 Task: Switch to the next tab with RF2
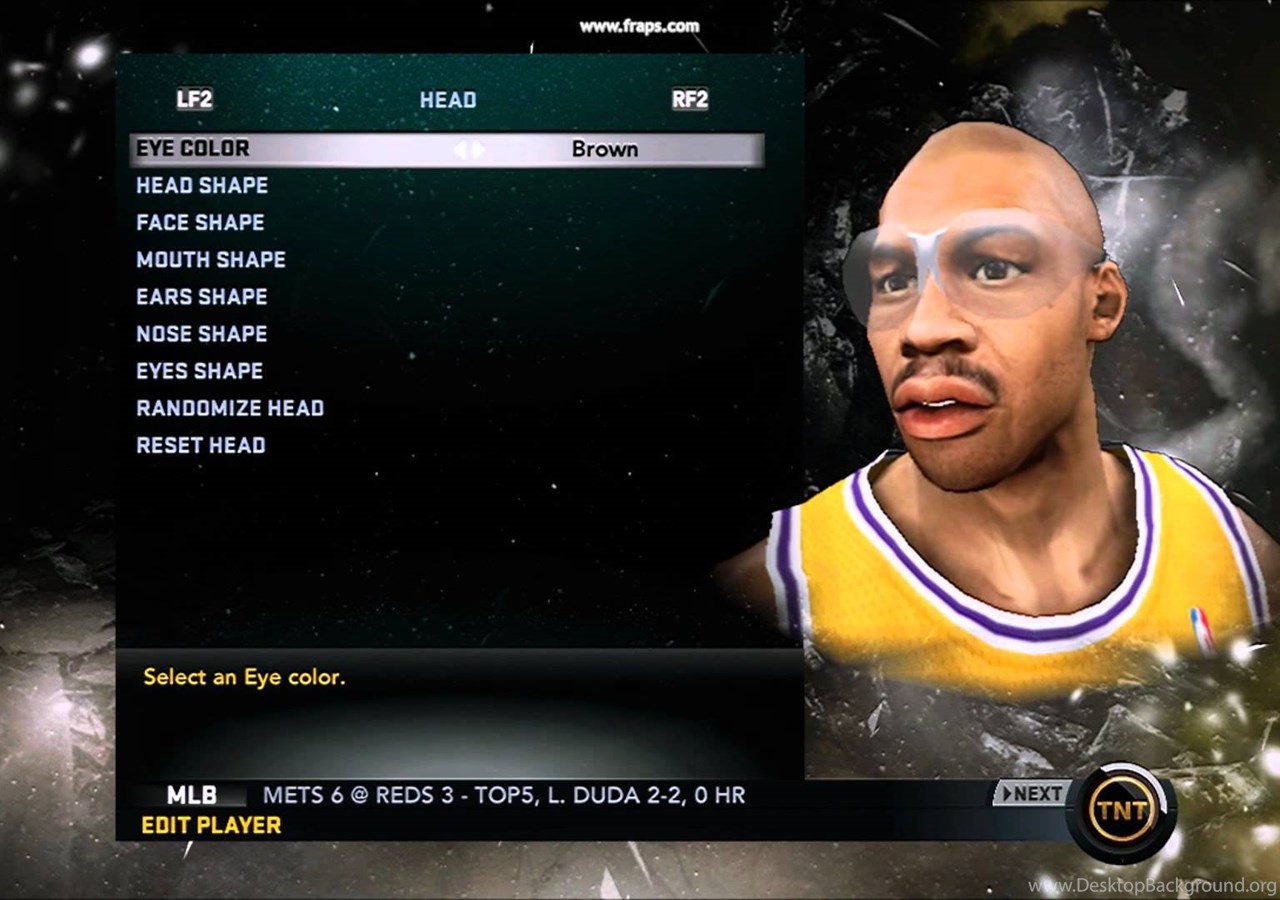[x=690, y=99]
